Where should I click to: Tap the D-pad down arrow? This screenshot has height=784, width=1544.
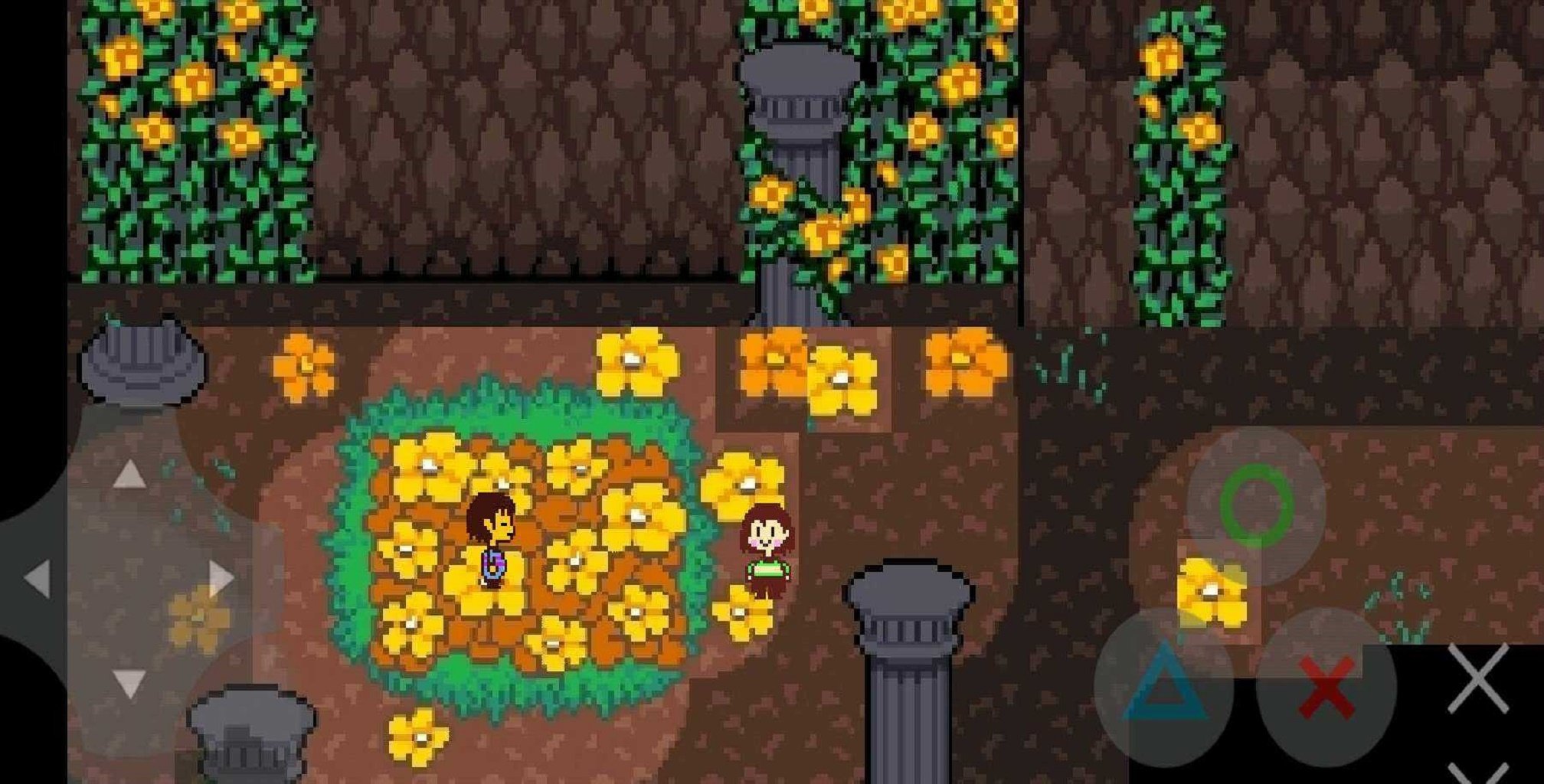click(x=129, y=683)
